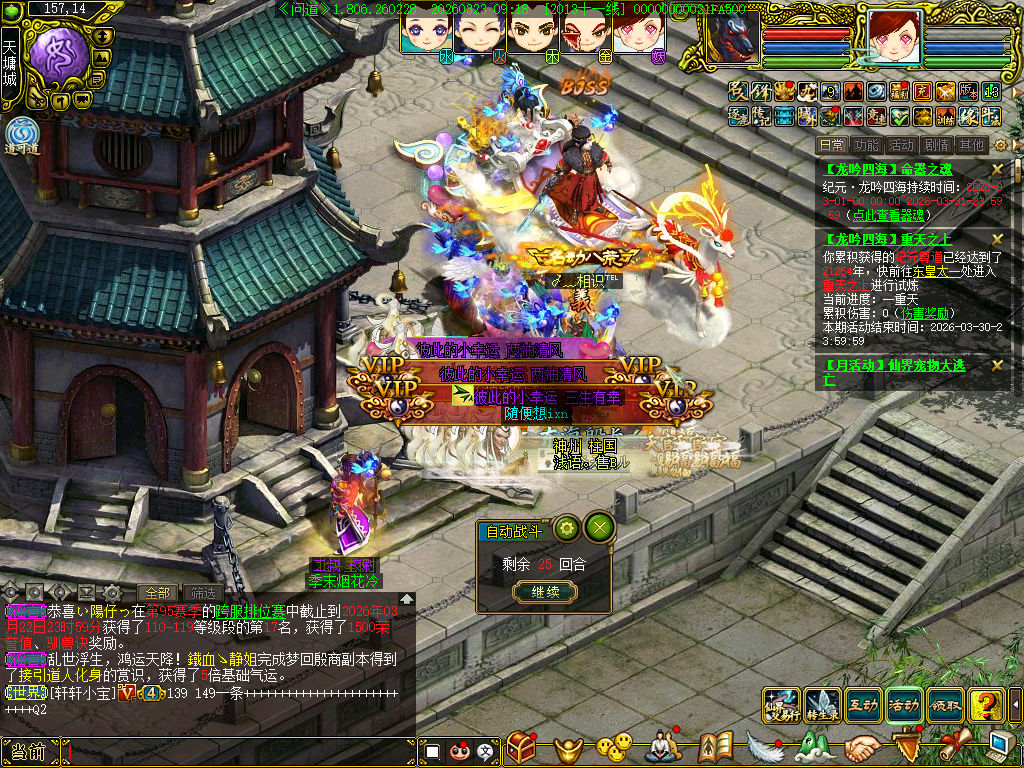This screenshot has width=1024, height=768.
Task: Click the chat text input field
Action: [240, 750]
